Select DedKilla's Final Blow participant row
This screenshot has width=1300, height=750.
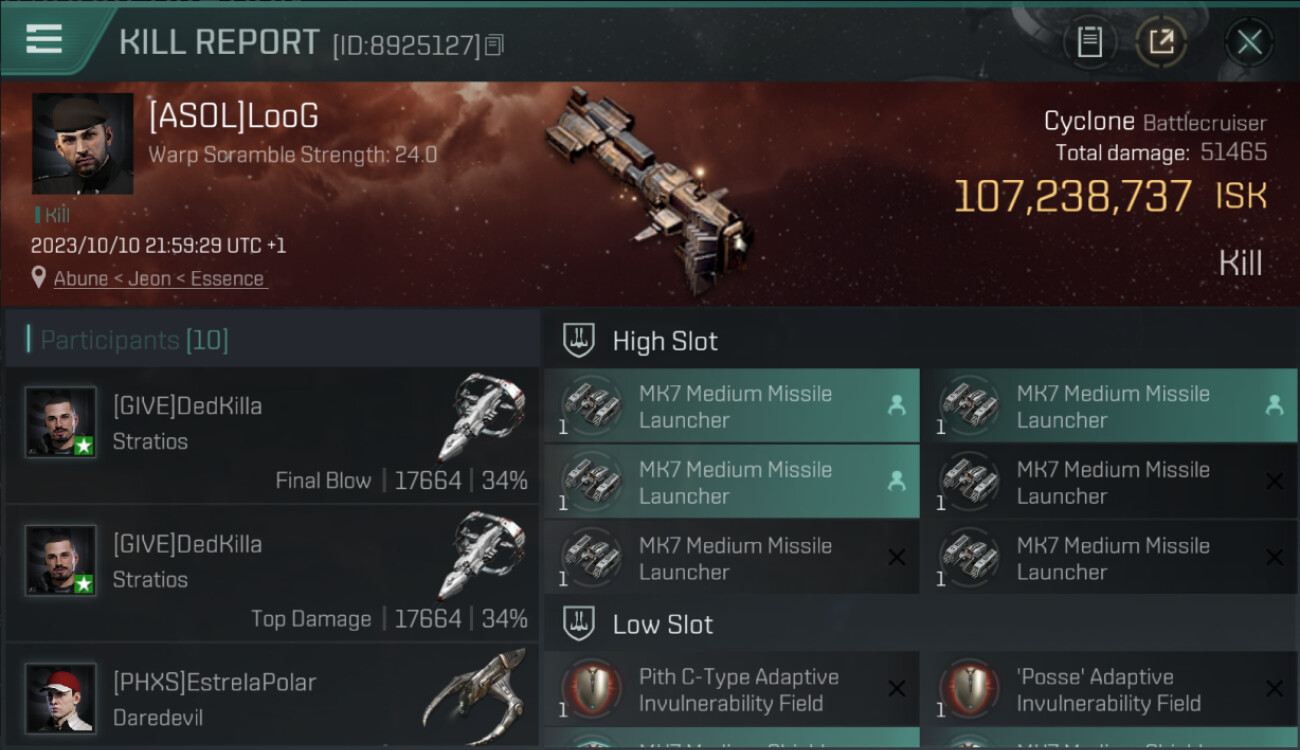point(272,435)
